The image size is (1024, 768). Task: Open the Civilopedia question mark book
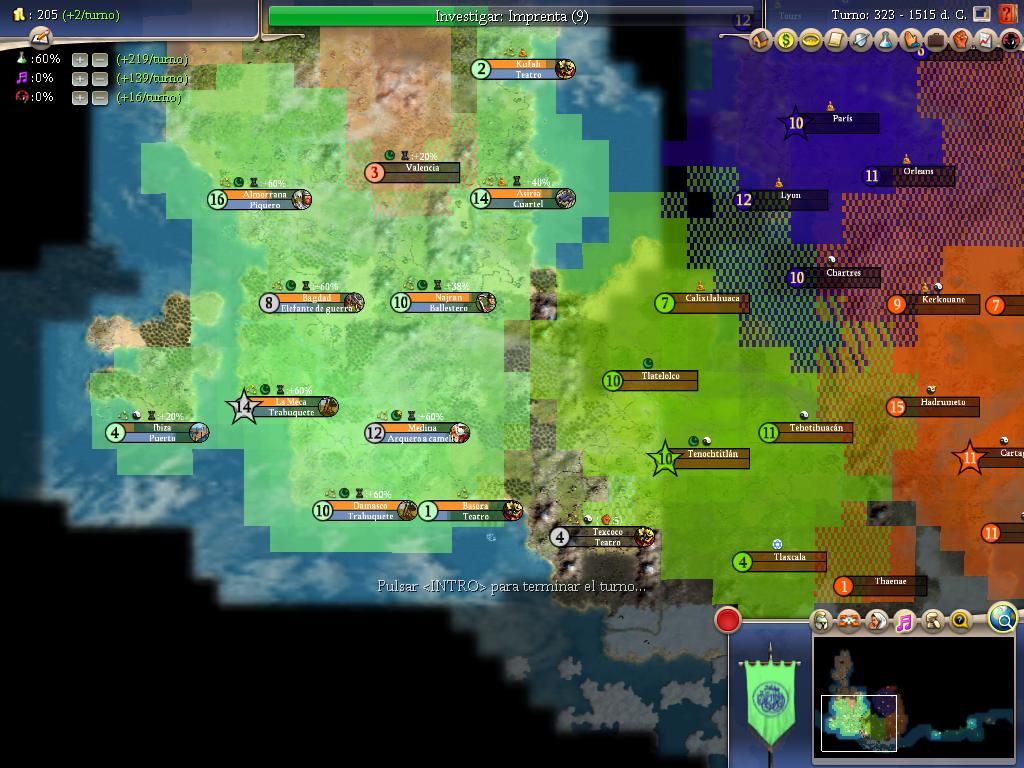pos(1007,14)
